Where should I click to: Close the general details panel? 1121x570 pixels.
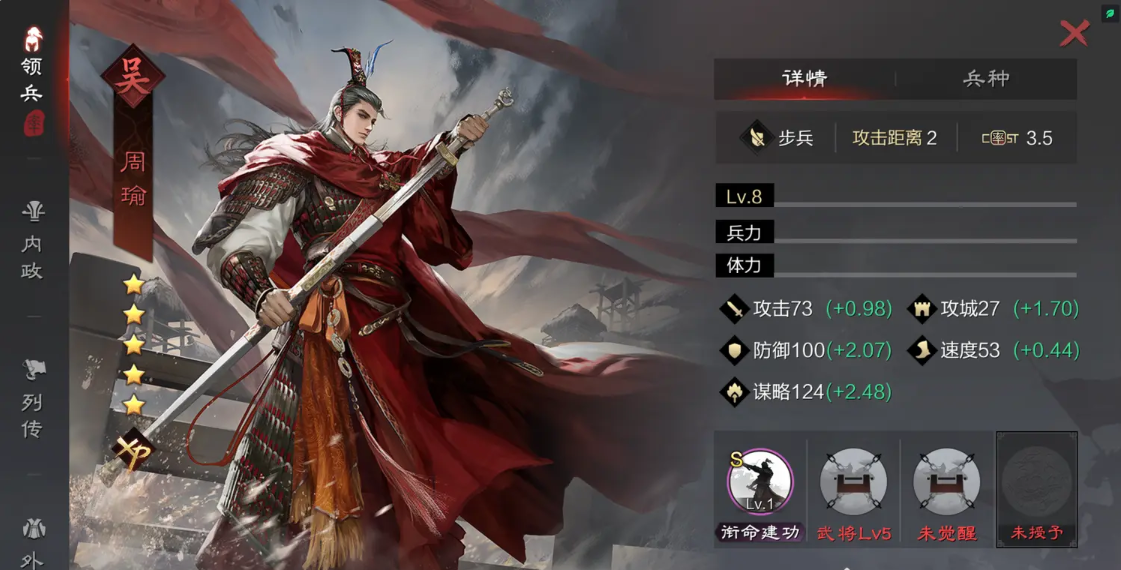pos(1074,33)
